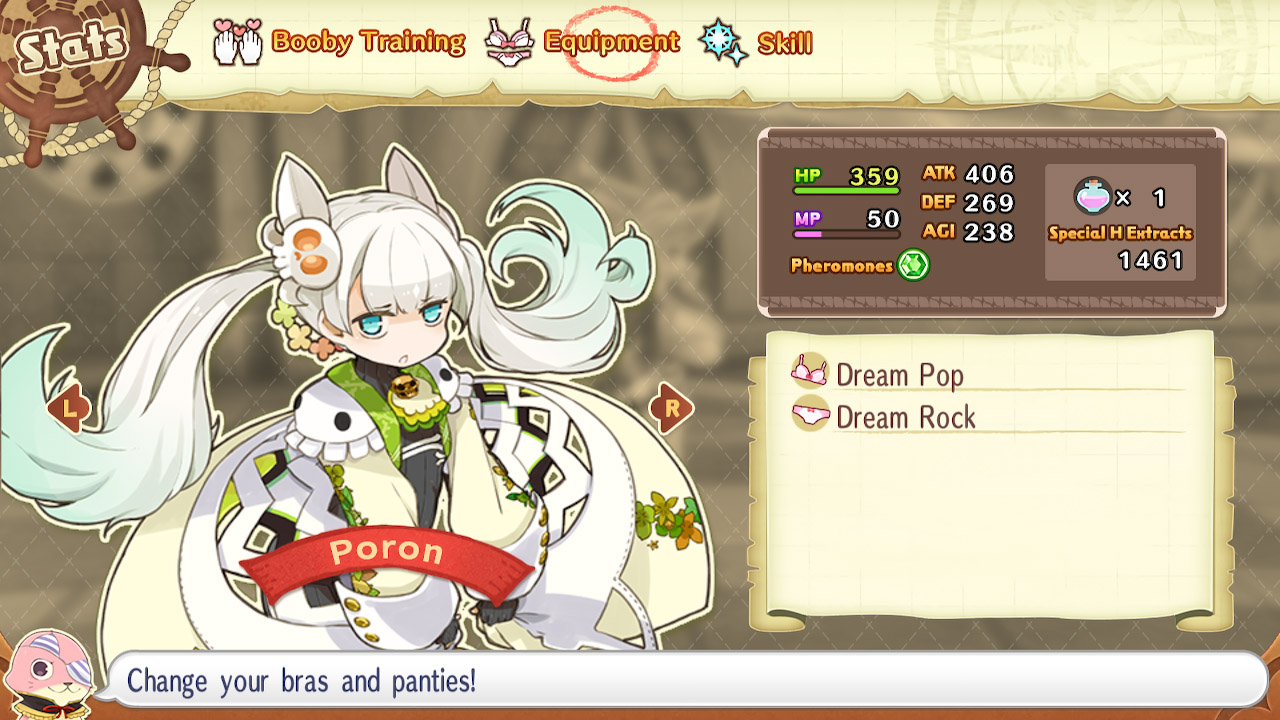Open the Booby Training tab
Viewport: 1280px width, 720px height.
[340, 42]
